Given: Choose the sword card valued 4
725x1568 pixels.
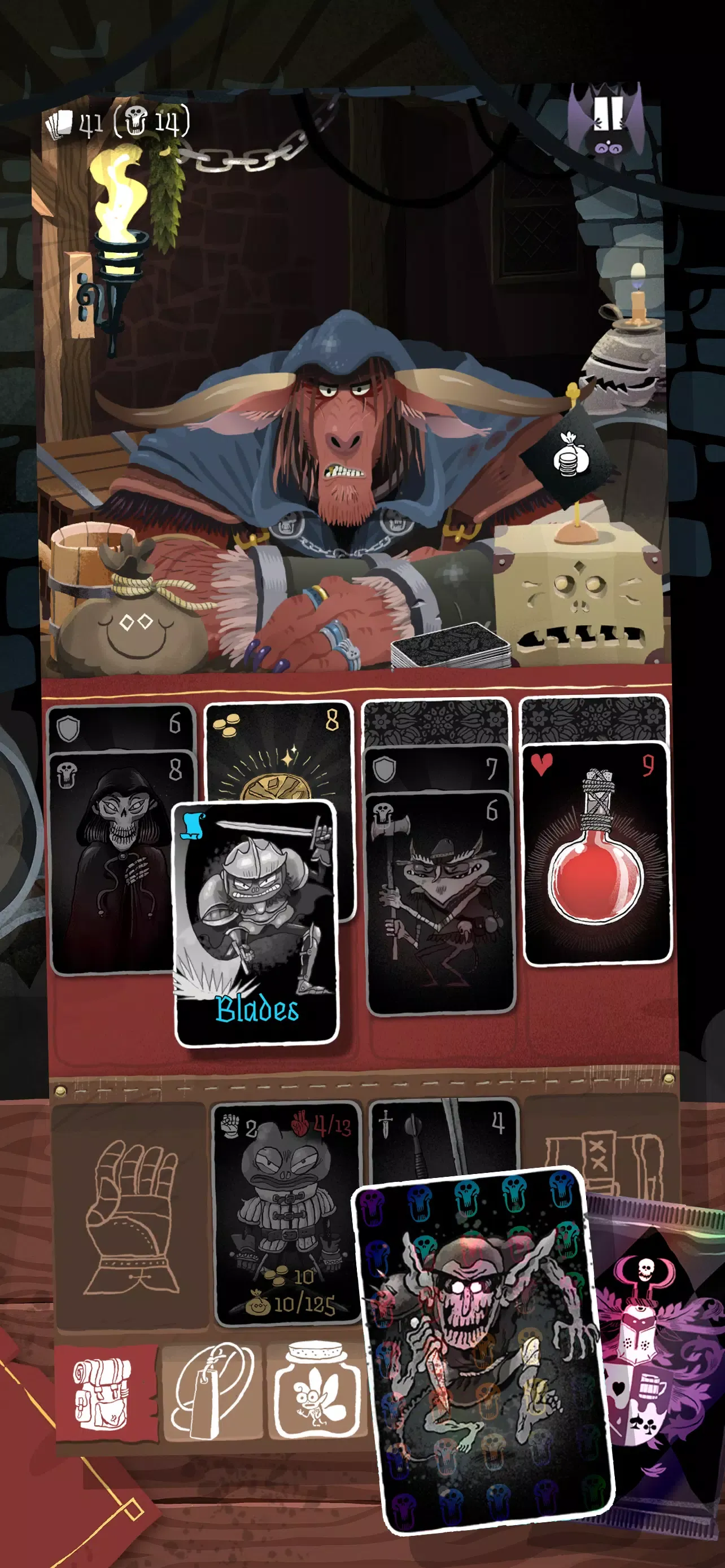Looking at the screenshot, I should 444,1132.
